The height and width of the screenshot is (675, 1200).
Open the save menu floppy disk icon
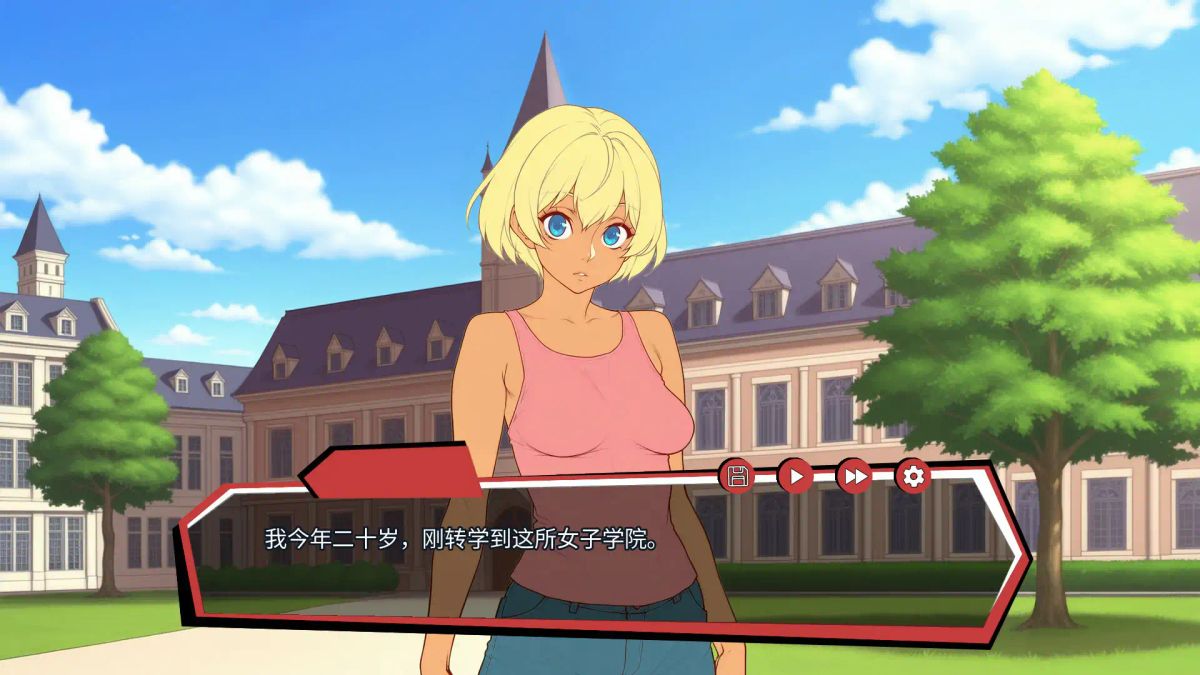coord(737,476)
